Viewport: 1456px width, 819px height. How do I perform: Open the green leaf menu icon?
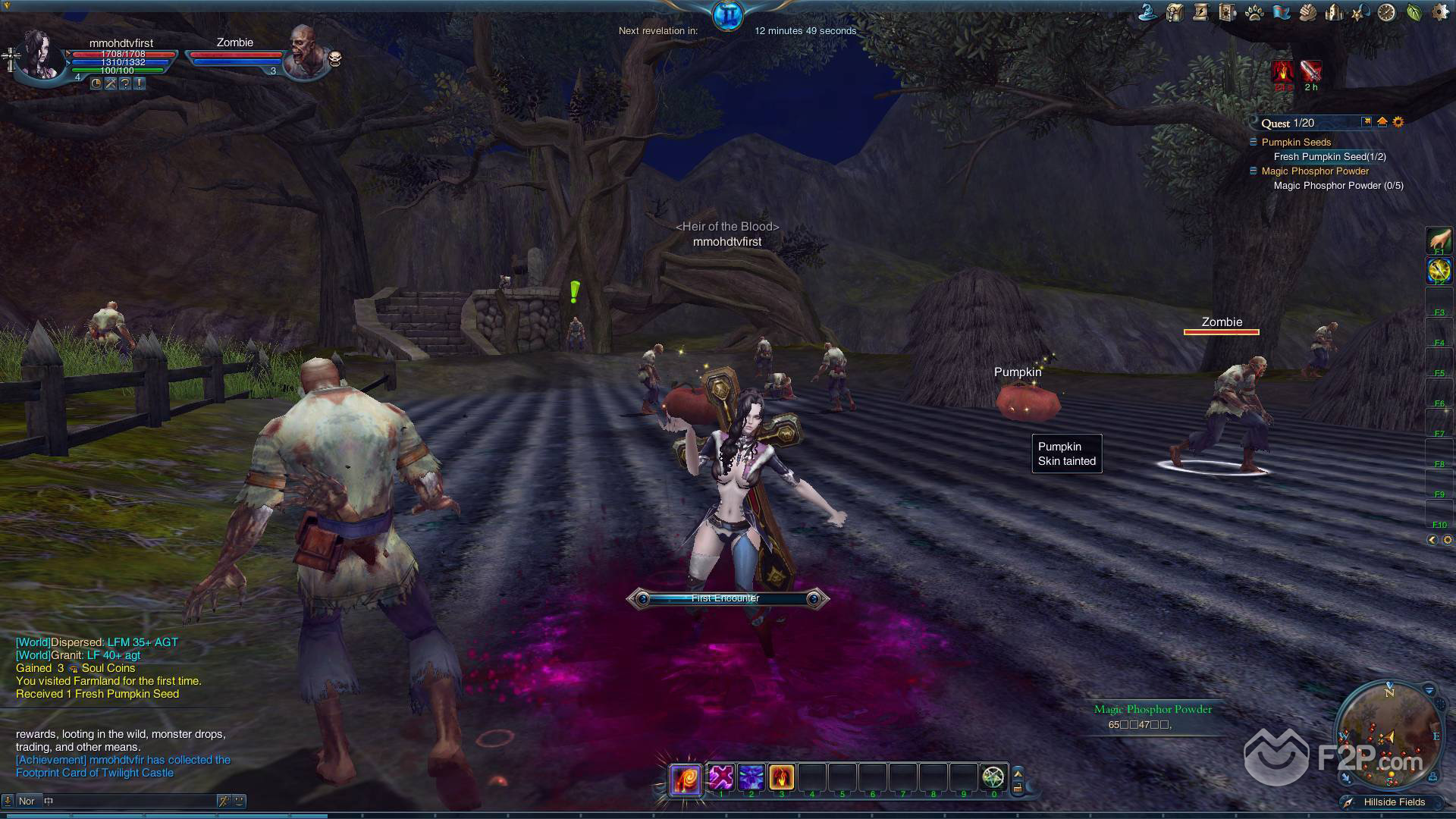click(x=1414, y=12)
